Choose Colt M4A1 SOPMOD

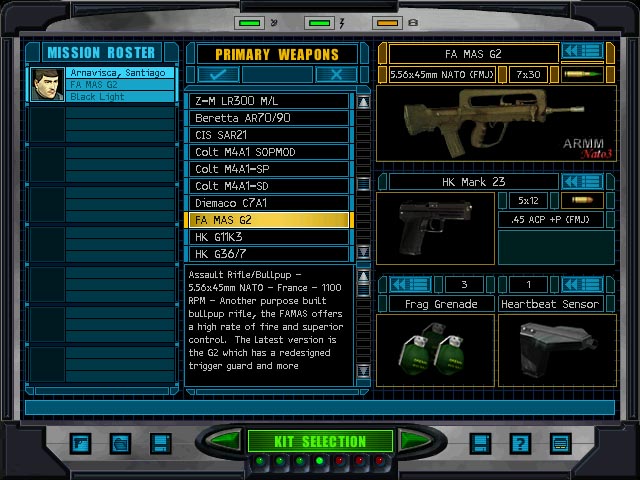click(269, 152)
